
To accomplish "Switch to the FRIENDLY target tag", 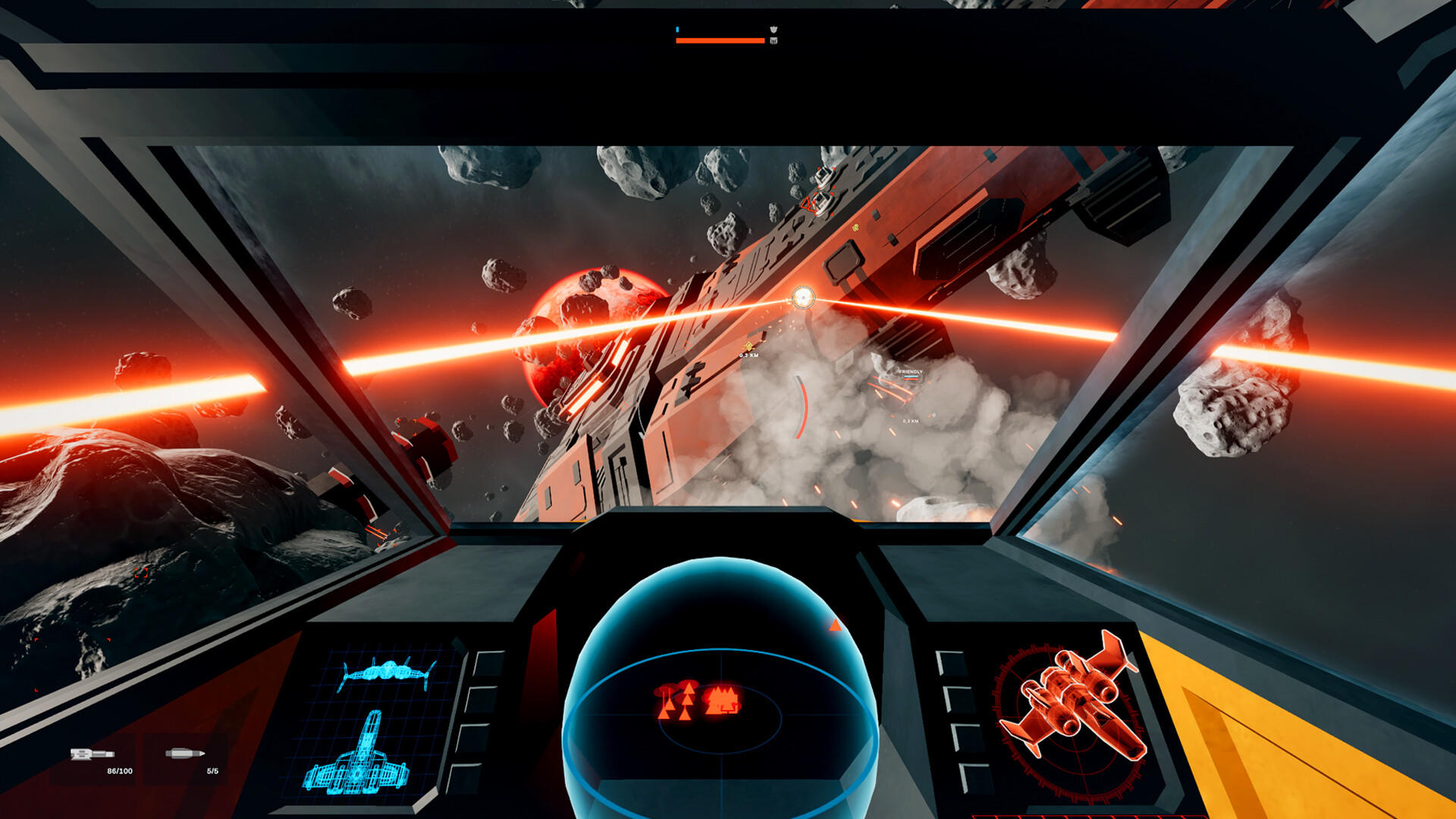I will [911, 372].
